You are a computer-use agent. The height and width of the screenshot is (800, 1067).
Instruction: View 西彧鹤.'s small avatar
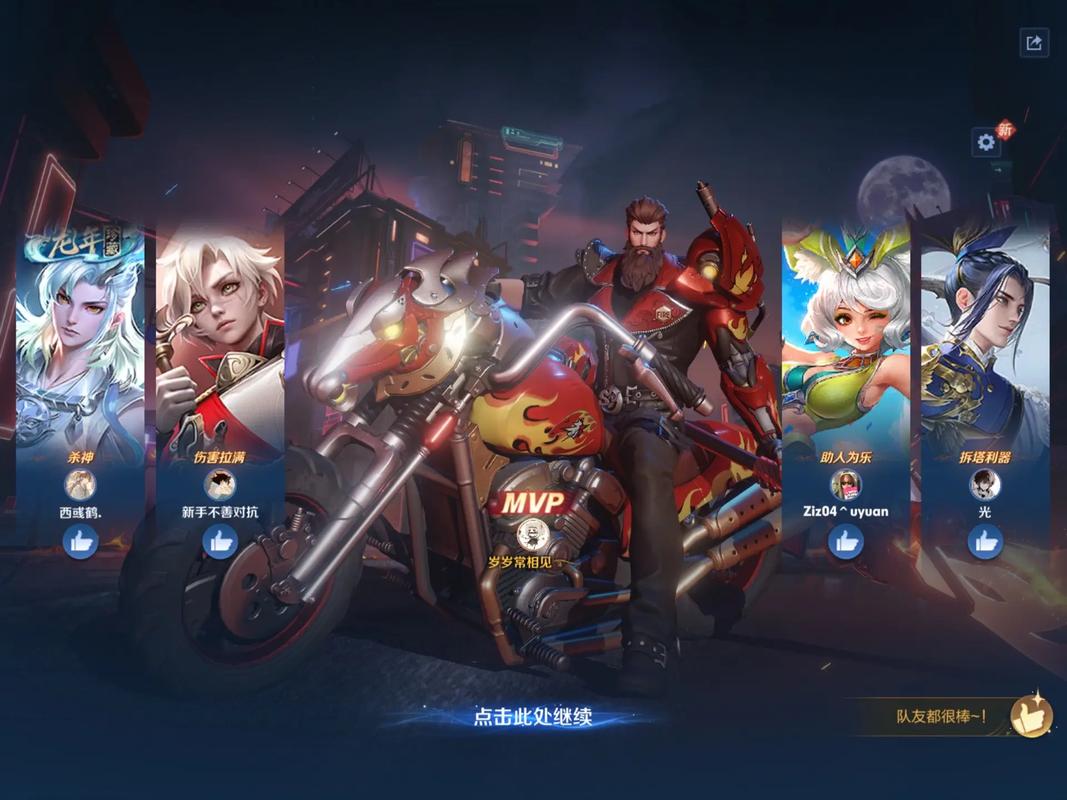[x=80, y=485]
